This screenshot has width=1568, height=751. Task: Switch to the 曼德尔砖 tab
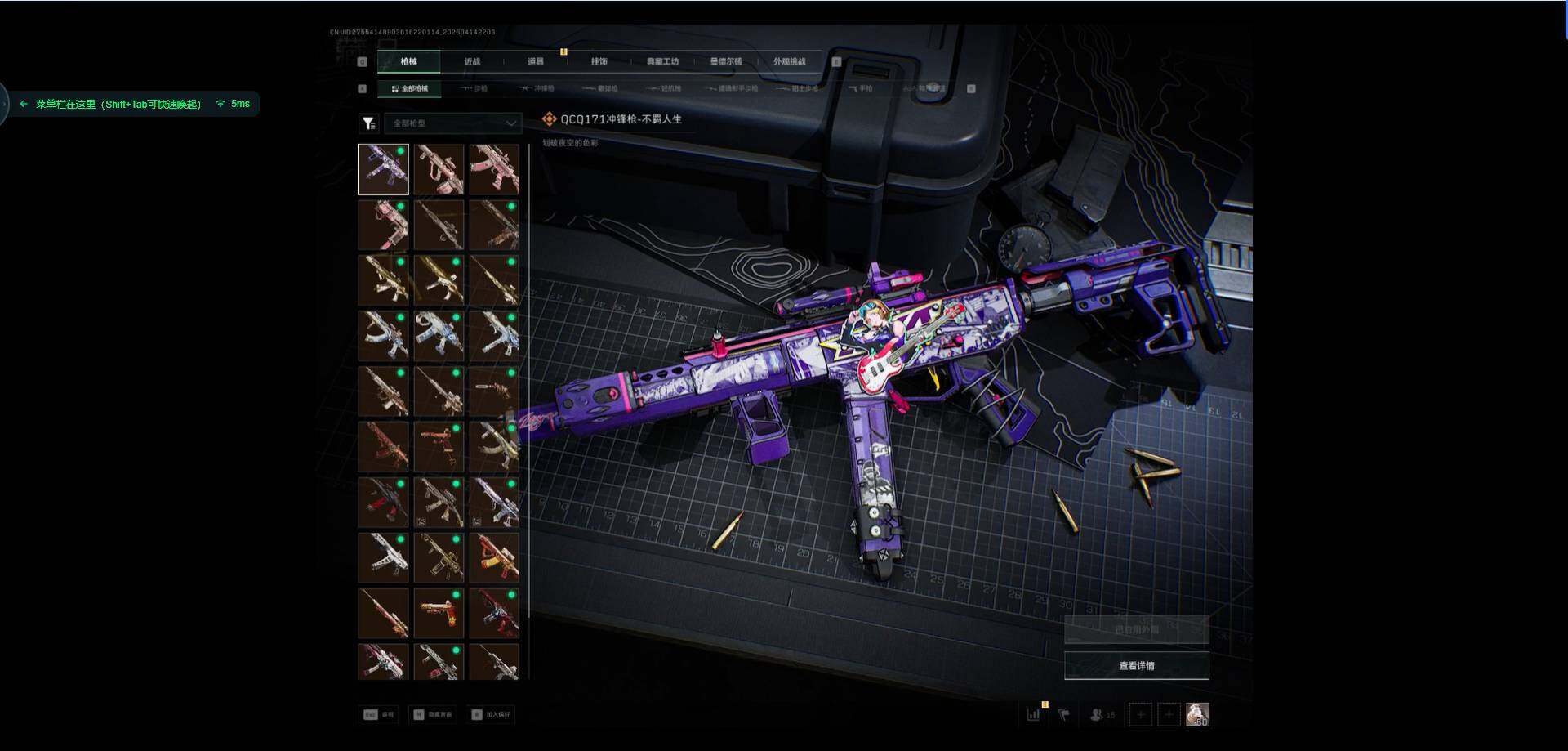click(x=725, y=62)
